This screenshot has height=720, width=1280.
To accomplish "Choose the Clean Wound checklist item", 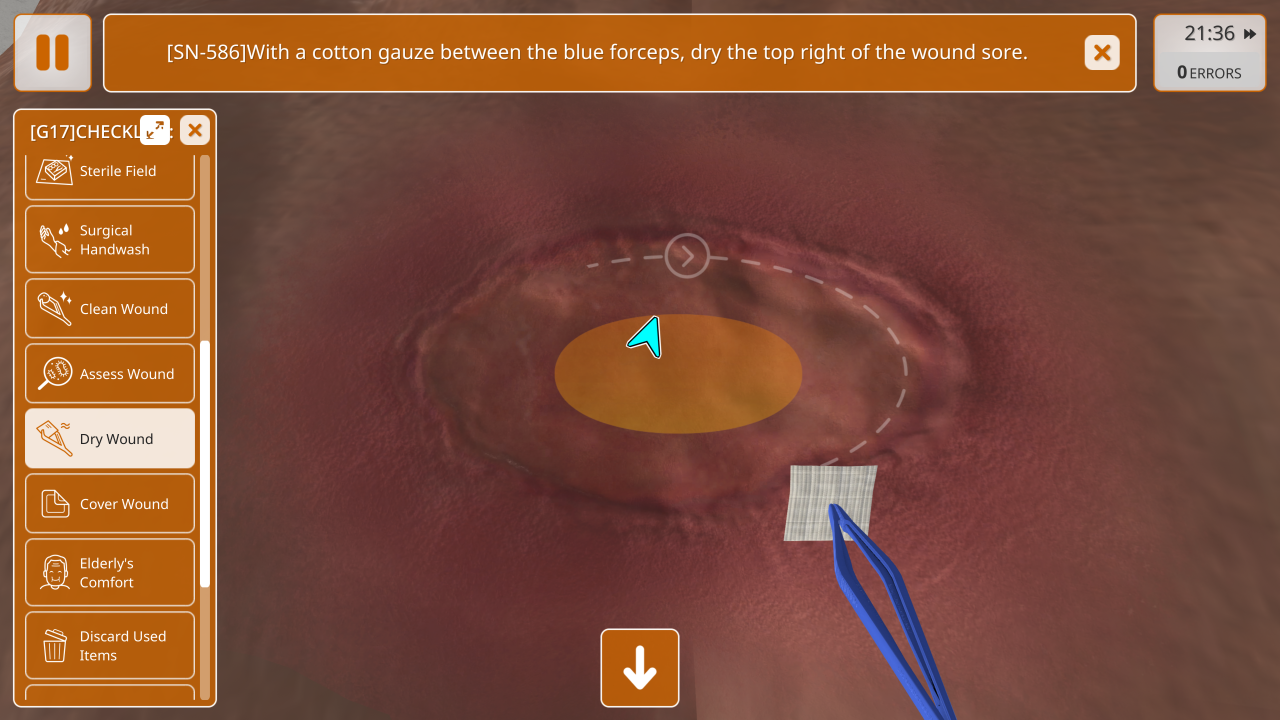I will click(x=110, y=309).
